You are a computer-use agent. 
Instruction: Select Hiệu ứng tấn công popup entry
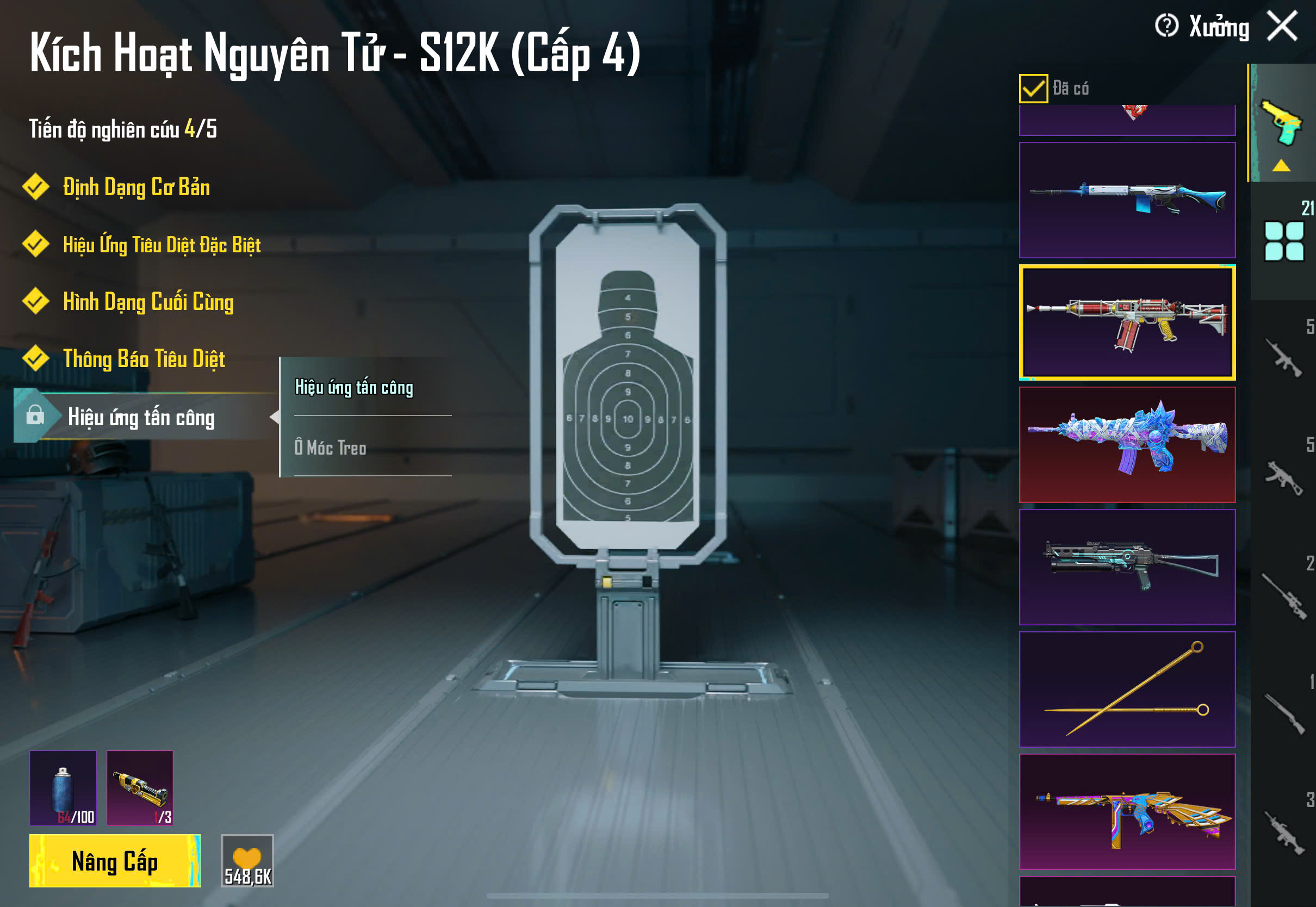tap(354, 388)
